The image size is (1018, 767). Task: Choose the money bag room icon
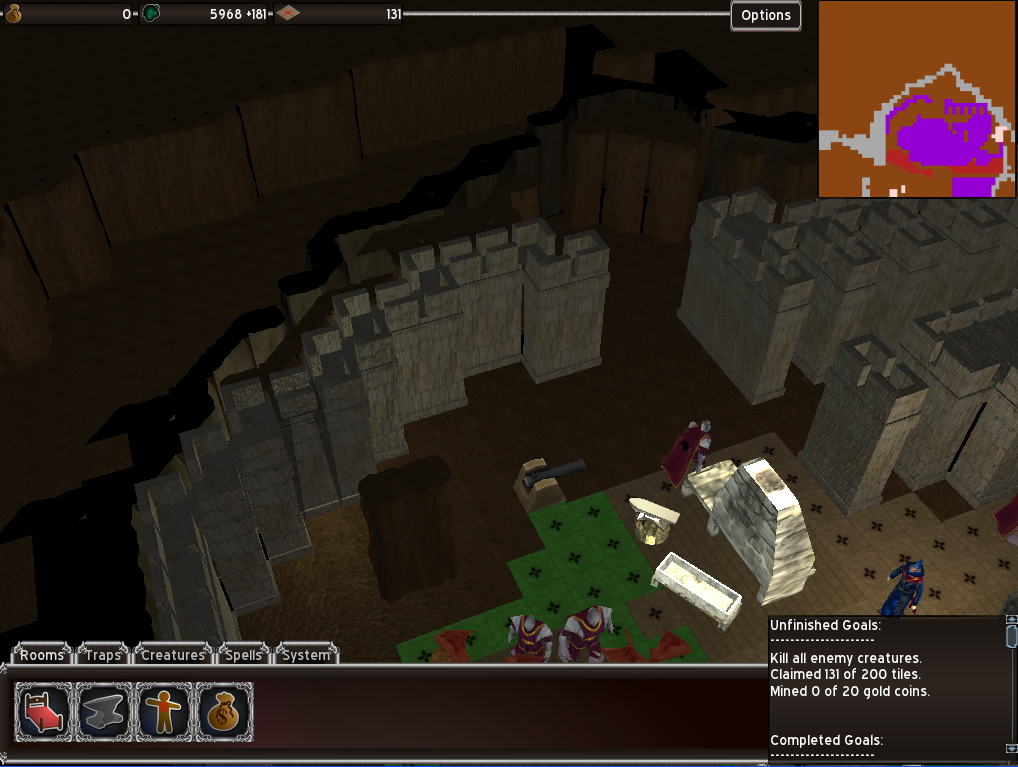pos(224,712)
